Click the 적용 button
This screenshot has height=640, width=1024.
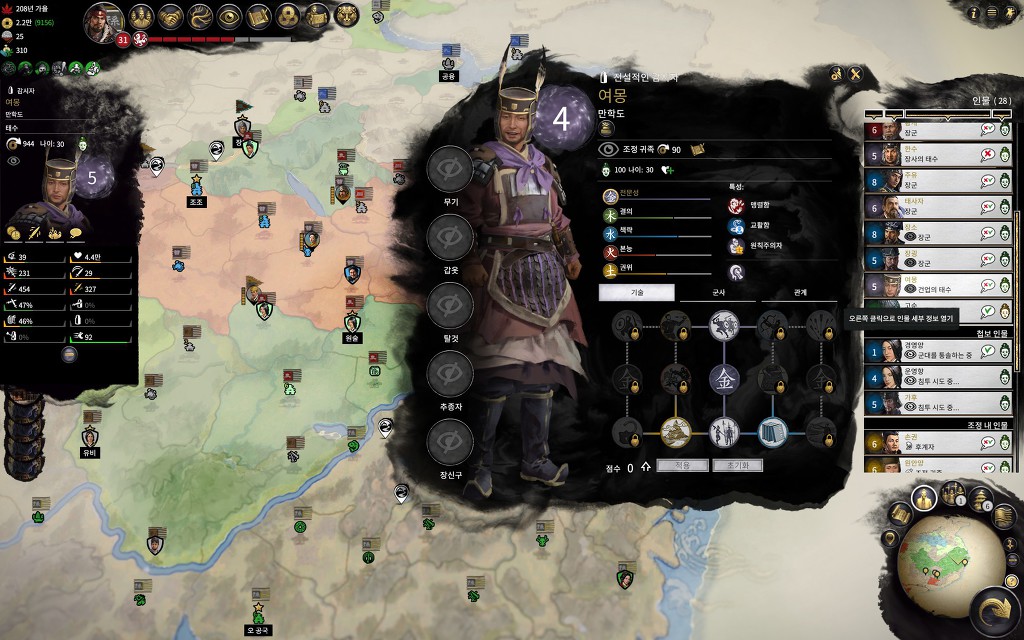coord(682,466)
